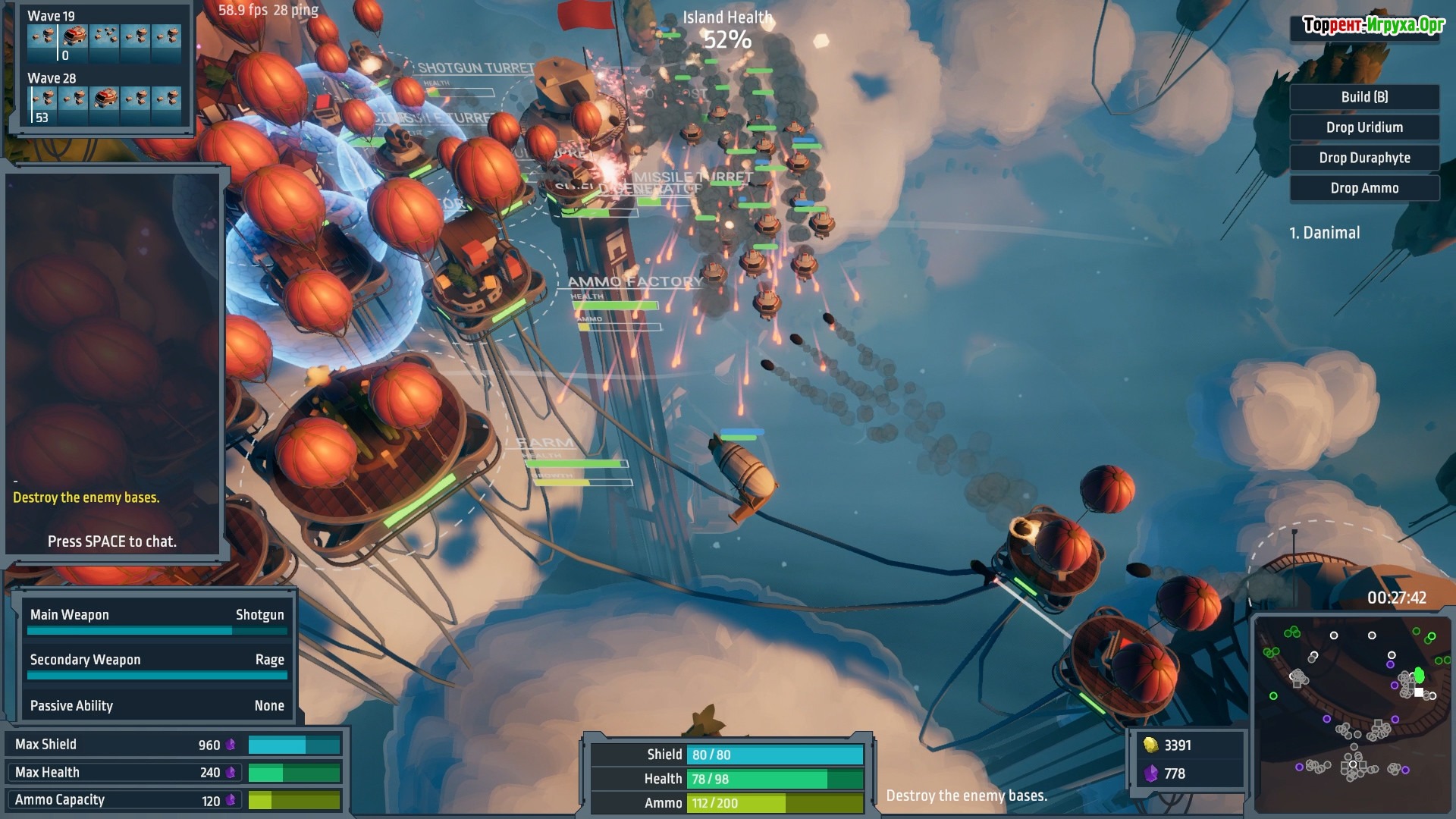
Task: Click the chat log panel
Action: coord(112,364)
